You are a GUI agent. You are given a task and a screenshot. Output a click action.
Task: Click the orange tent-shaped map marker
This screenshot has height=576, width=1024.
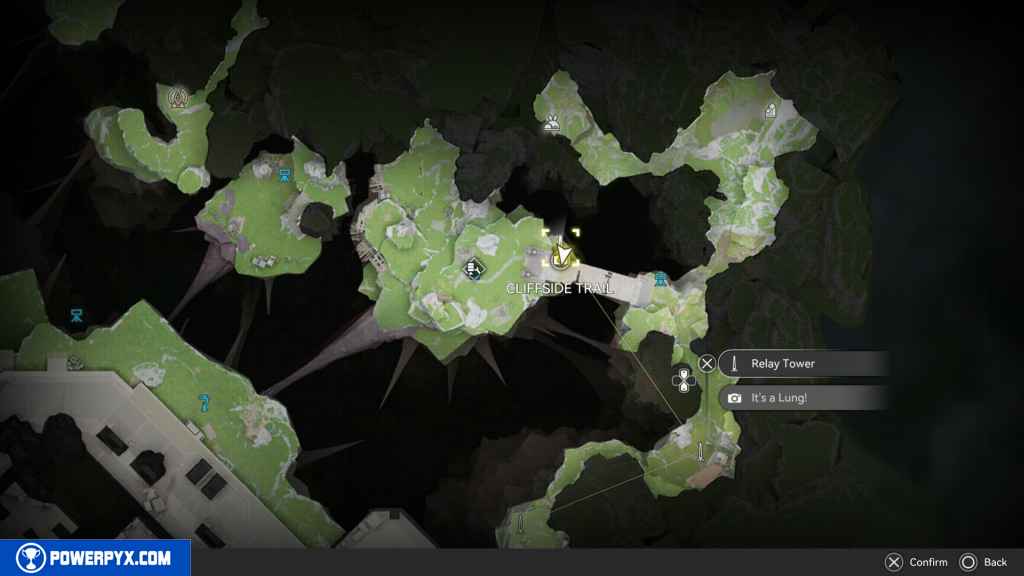tap(180, 97)
